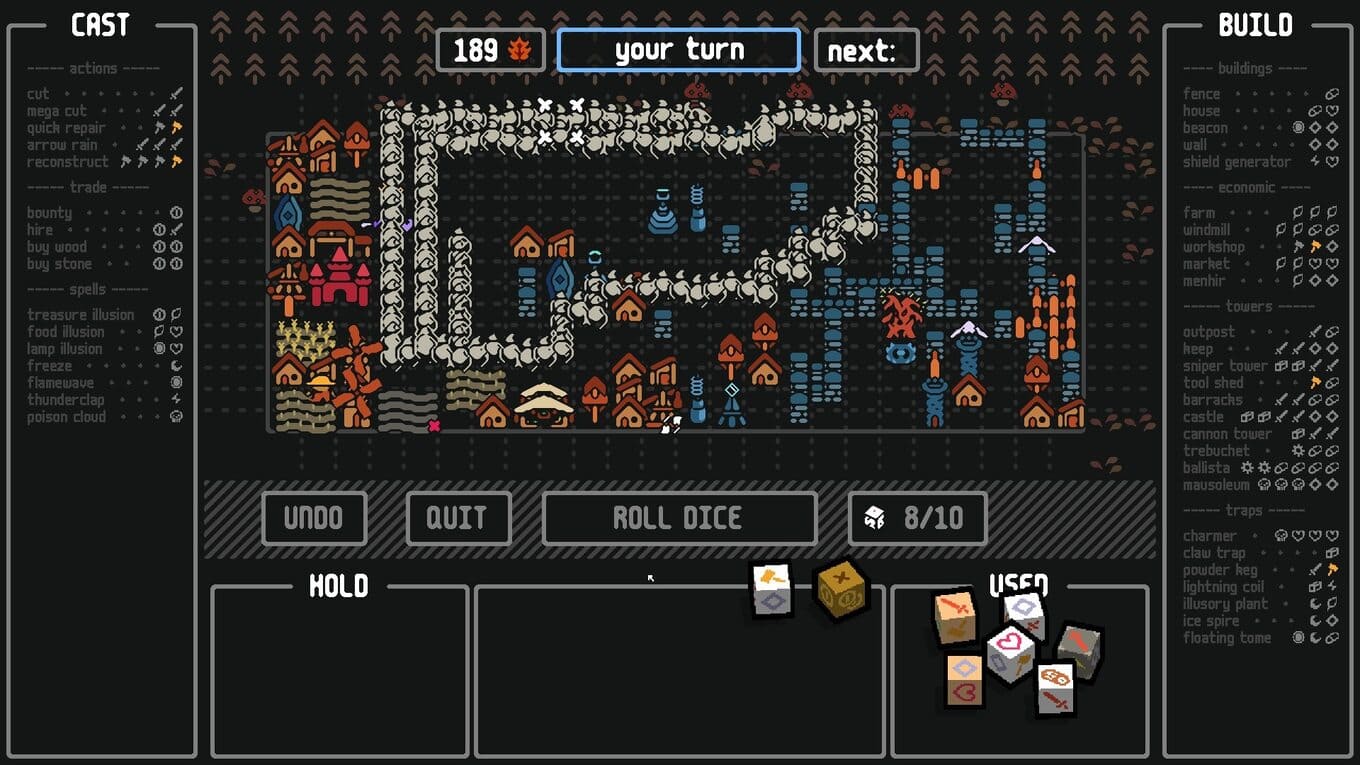The width and height of the screenshot is (1360, 765).
Task: Select the golden yellow die
Action: point(841,588)
